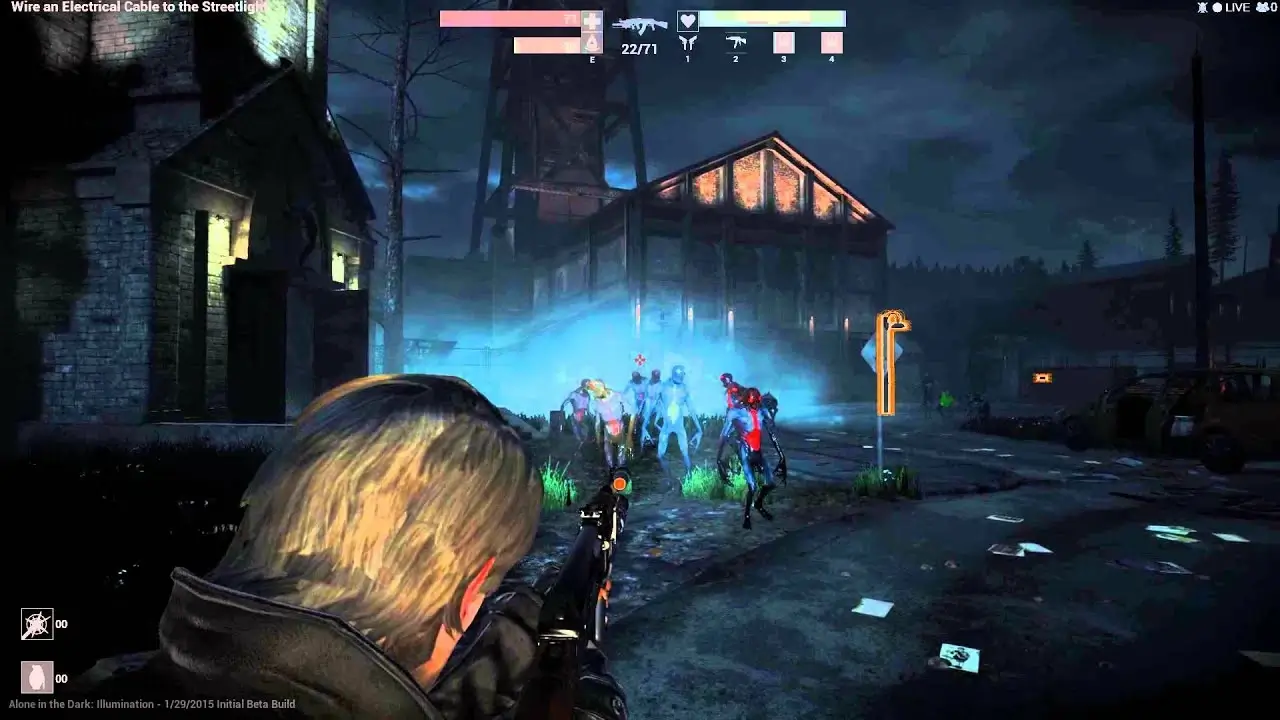Image resolution: width=1280 pixels, height=720 pixels.
Task: Click the rainbow sanity meter
Action: 775,17
